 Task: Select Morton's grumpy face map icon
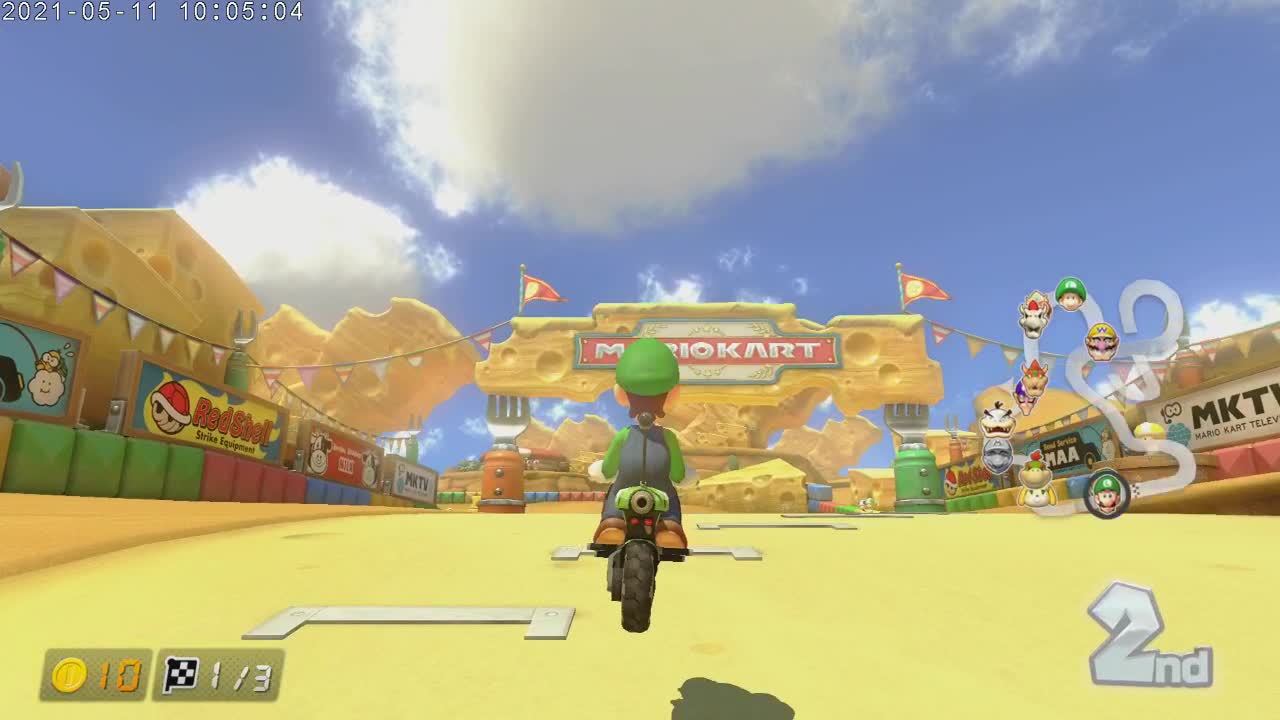[997, 424]
